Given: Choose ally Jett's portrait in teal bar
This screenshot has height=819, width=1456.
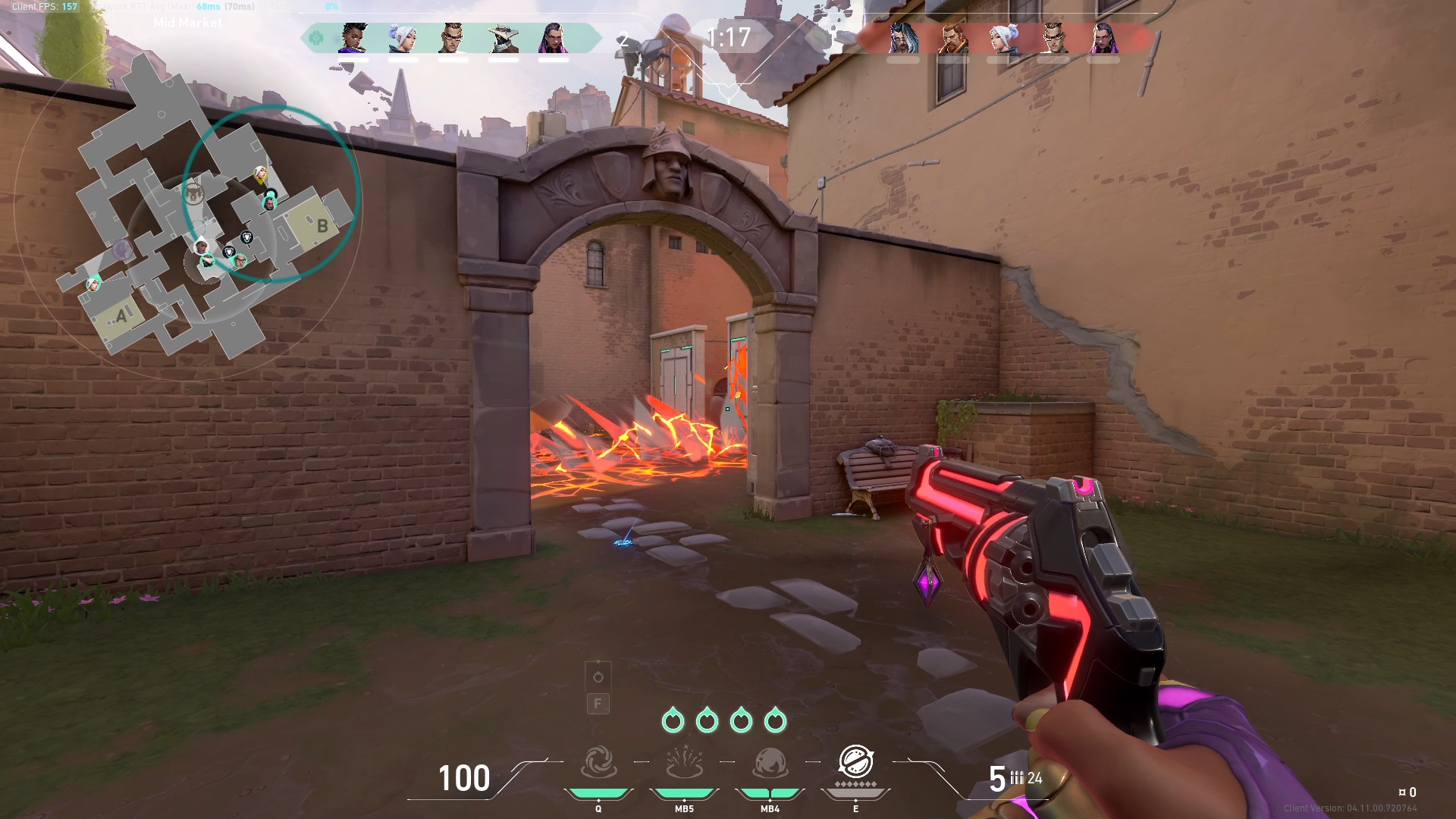Looking at the screenshot, I should (403, 38).
